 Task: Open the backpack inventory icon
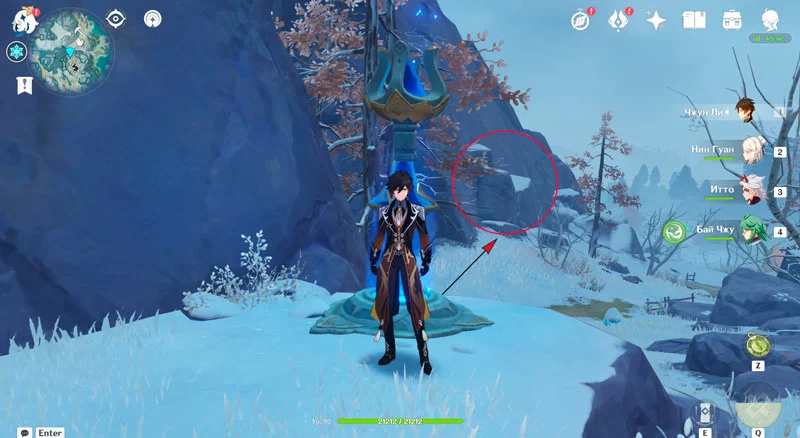coord(732,19)
